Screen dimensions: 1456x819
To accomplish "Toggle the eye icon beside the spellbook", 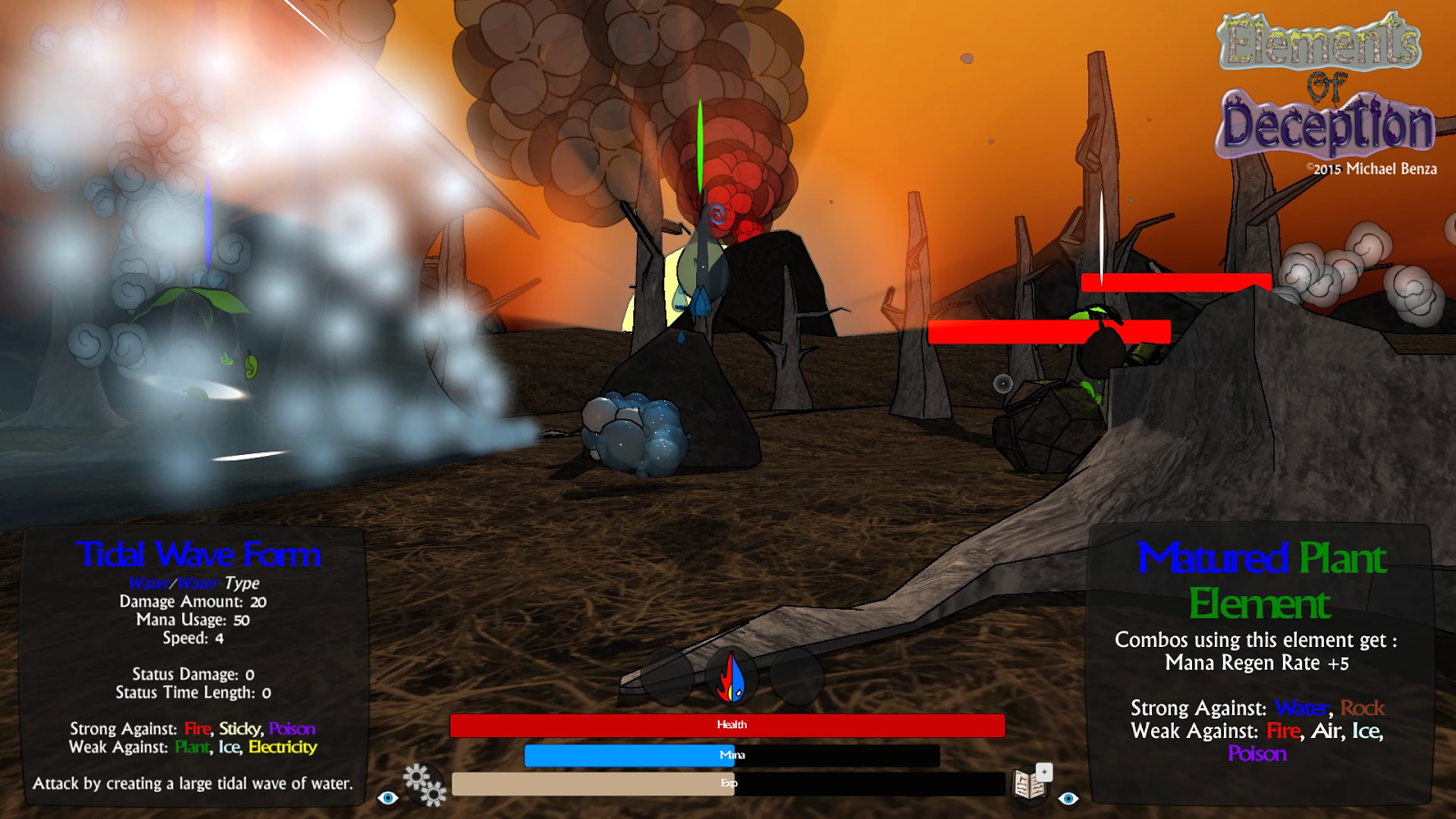I will pyautogui.click(x=1068, y=798).
